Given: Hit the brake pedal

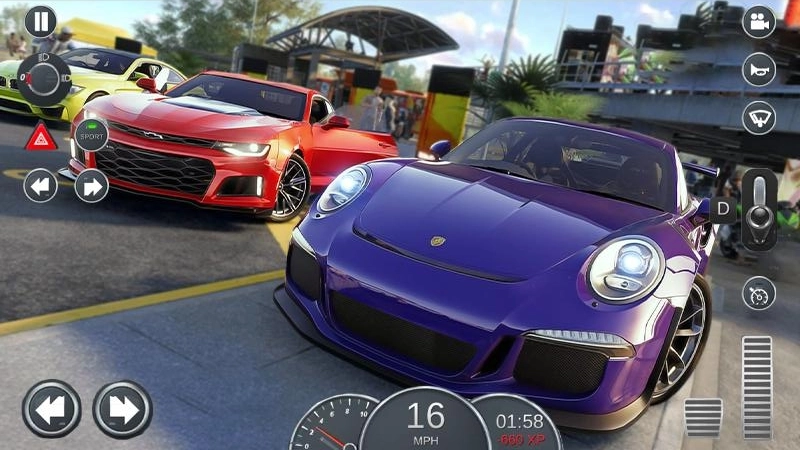Looking at the screenshot, I should (x=703, y=417).
